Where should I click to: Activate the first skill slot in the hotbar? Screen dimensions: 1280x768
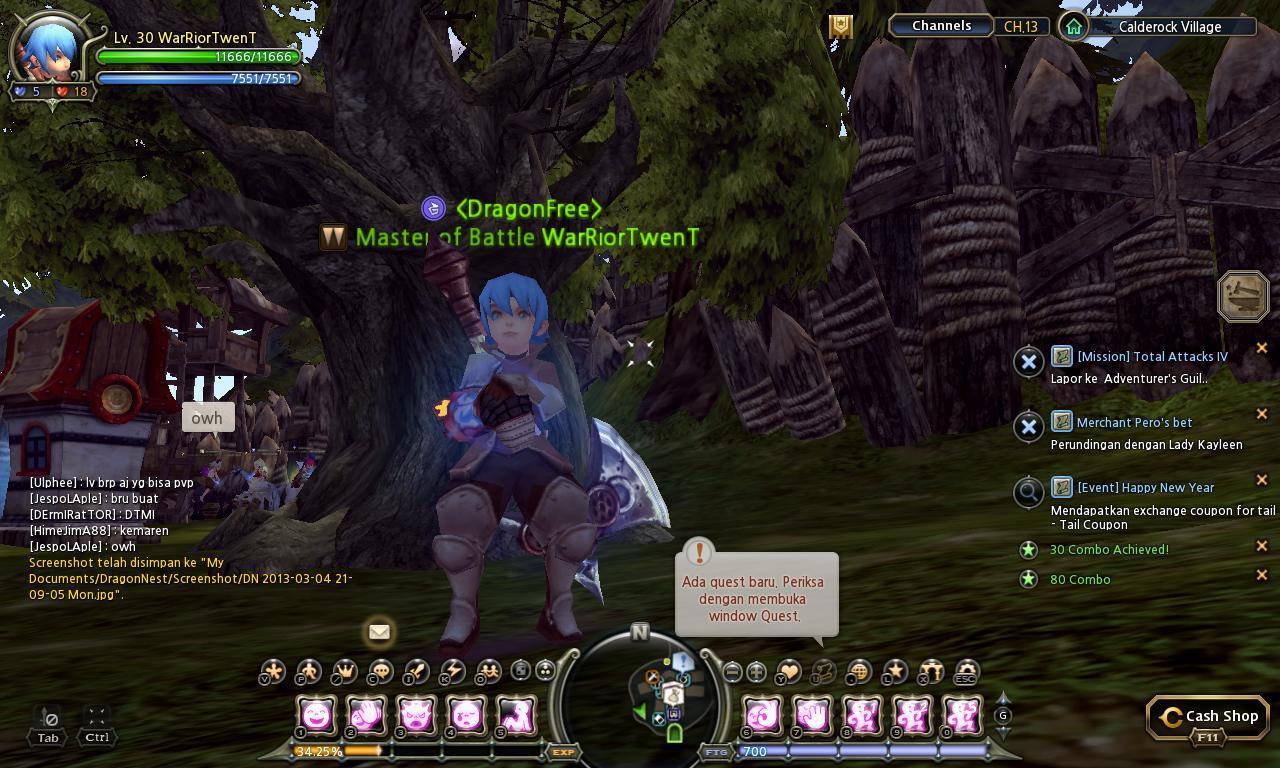[x=314, y=714]
